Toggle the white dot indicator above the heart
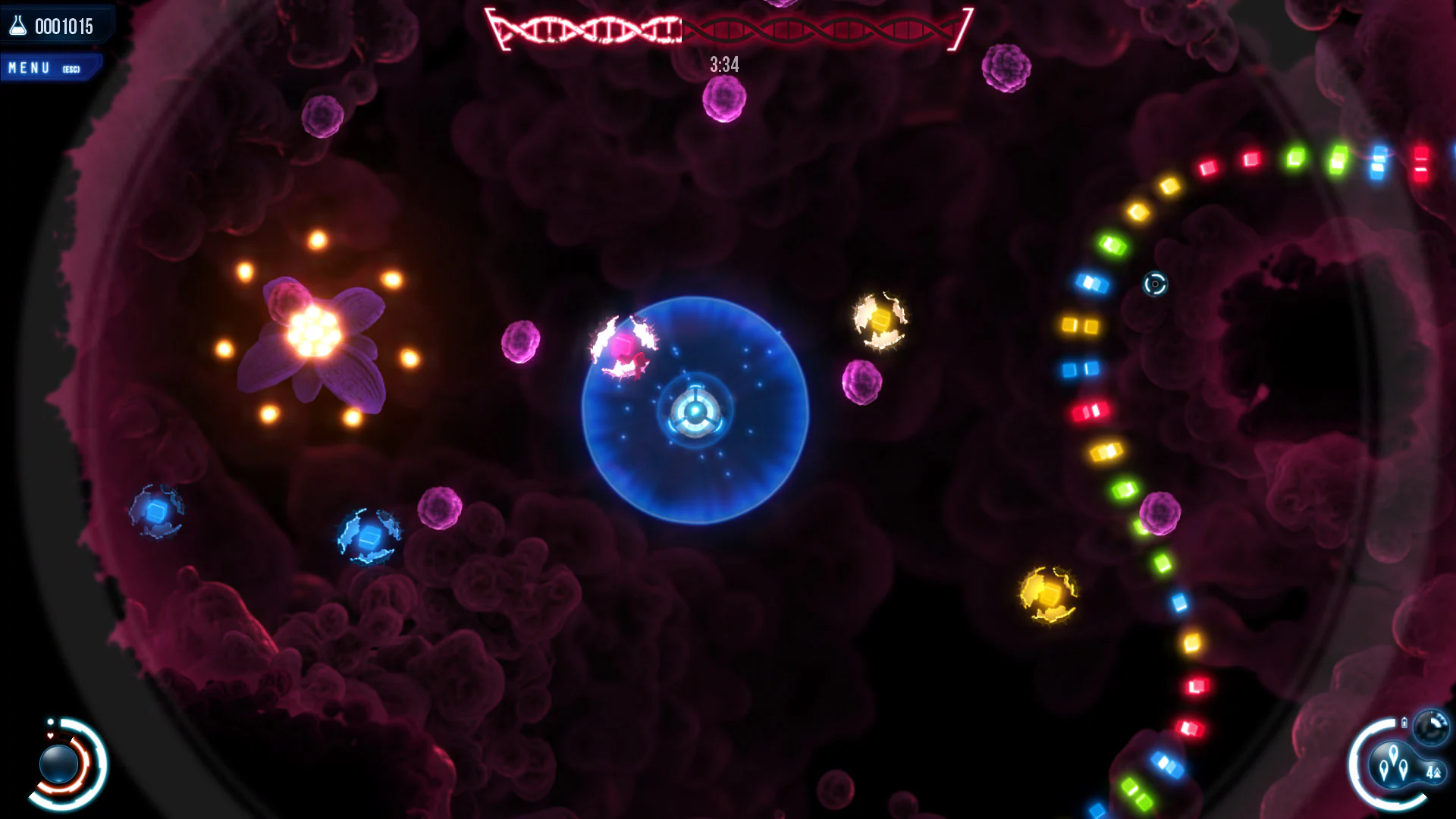This screenshot has width=1456, height=819. point(51,722)
